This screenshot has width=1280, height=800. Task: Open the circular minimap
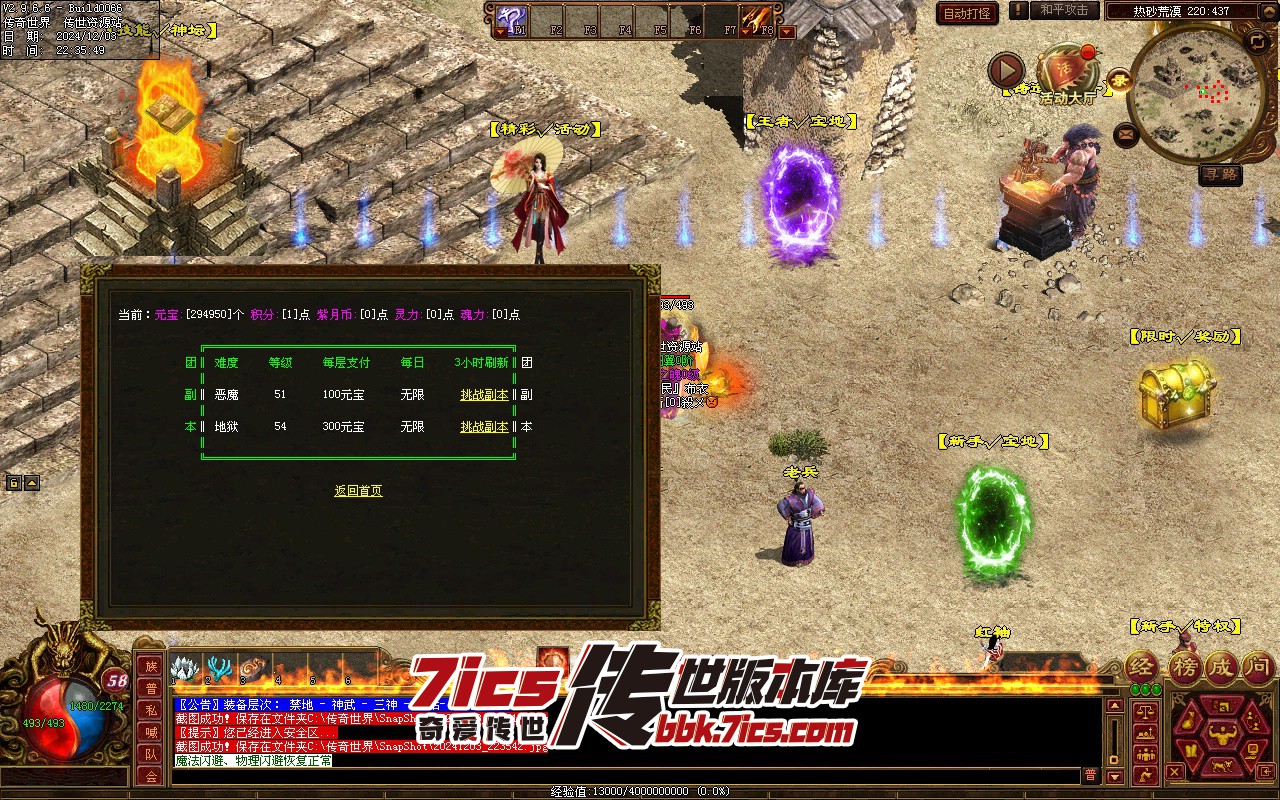[1196, 94]
